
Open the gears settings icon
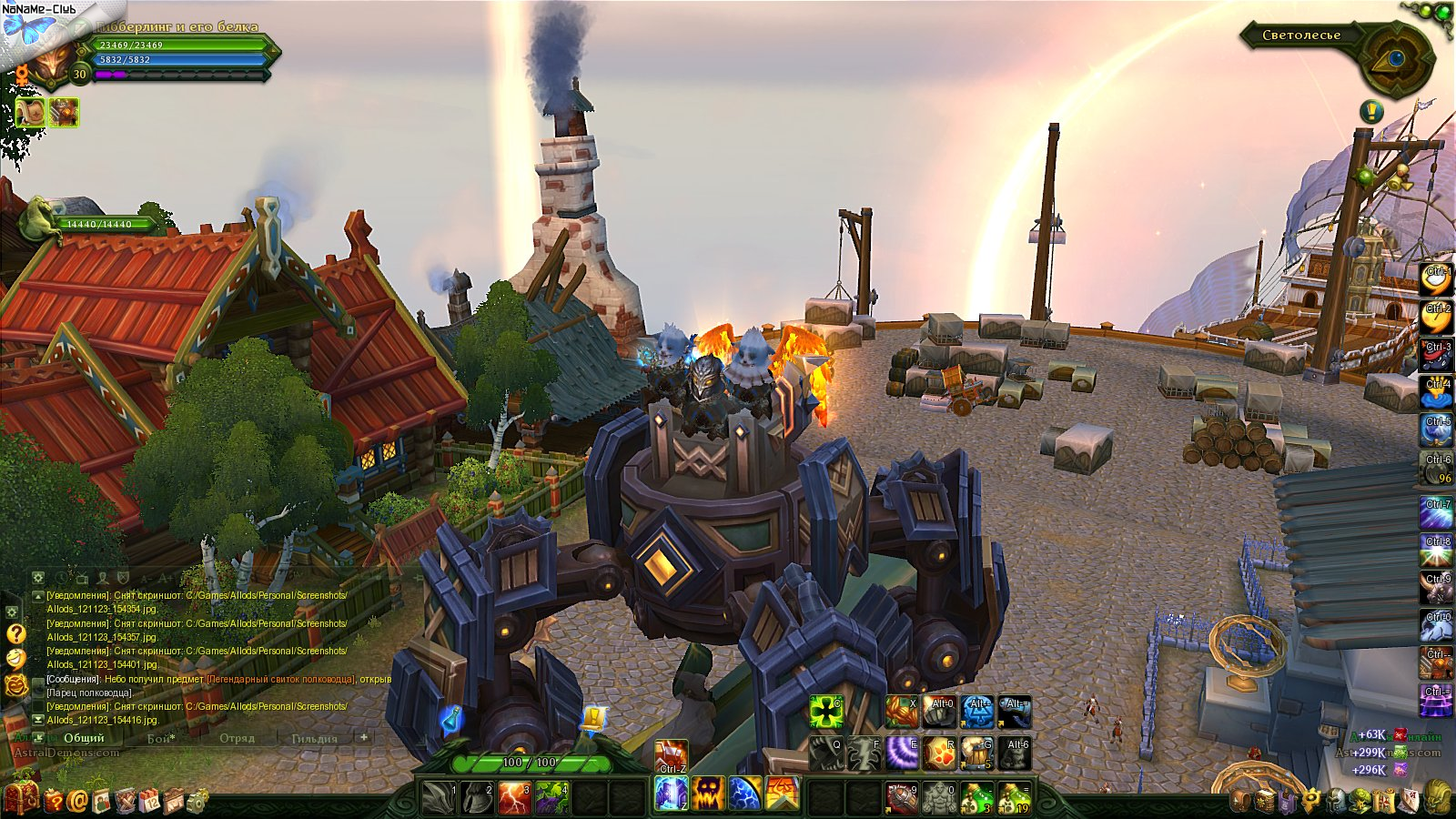196,801
